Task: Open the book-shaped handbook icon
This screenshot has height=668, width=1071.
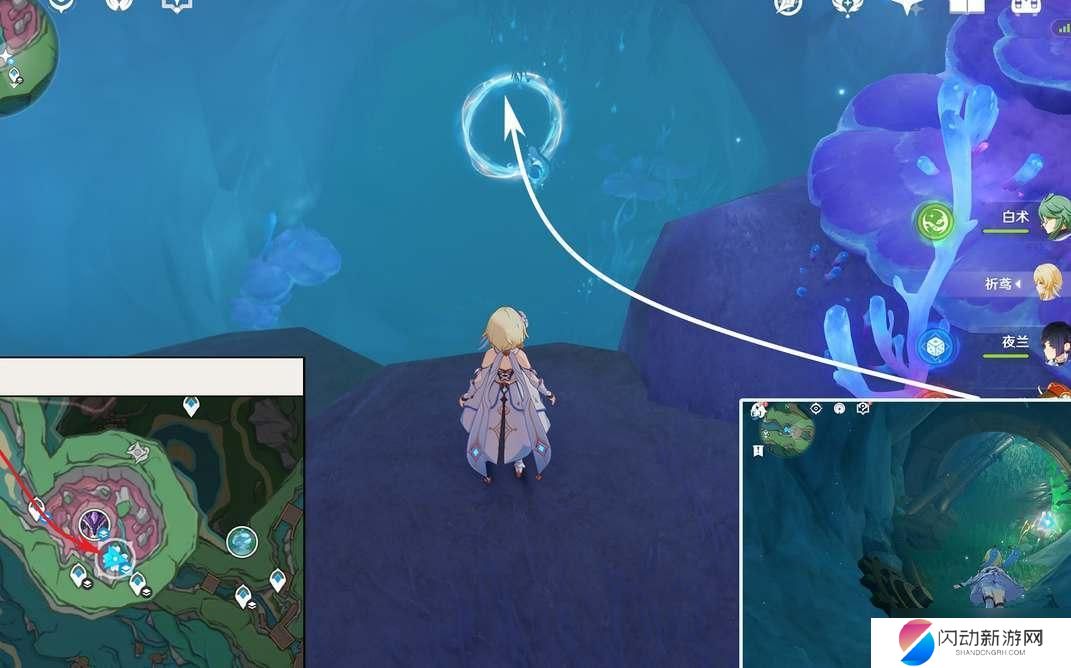Action: 967,7
